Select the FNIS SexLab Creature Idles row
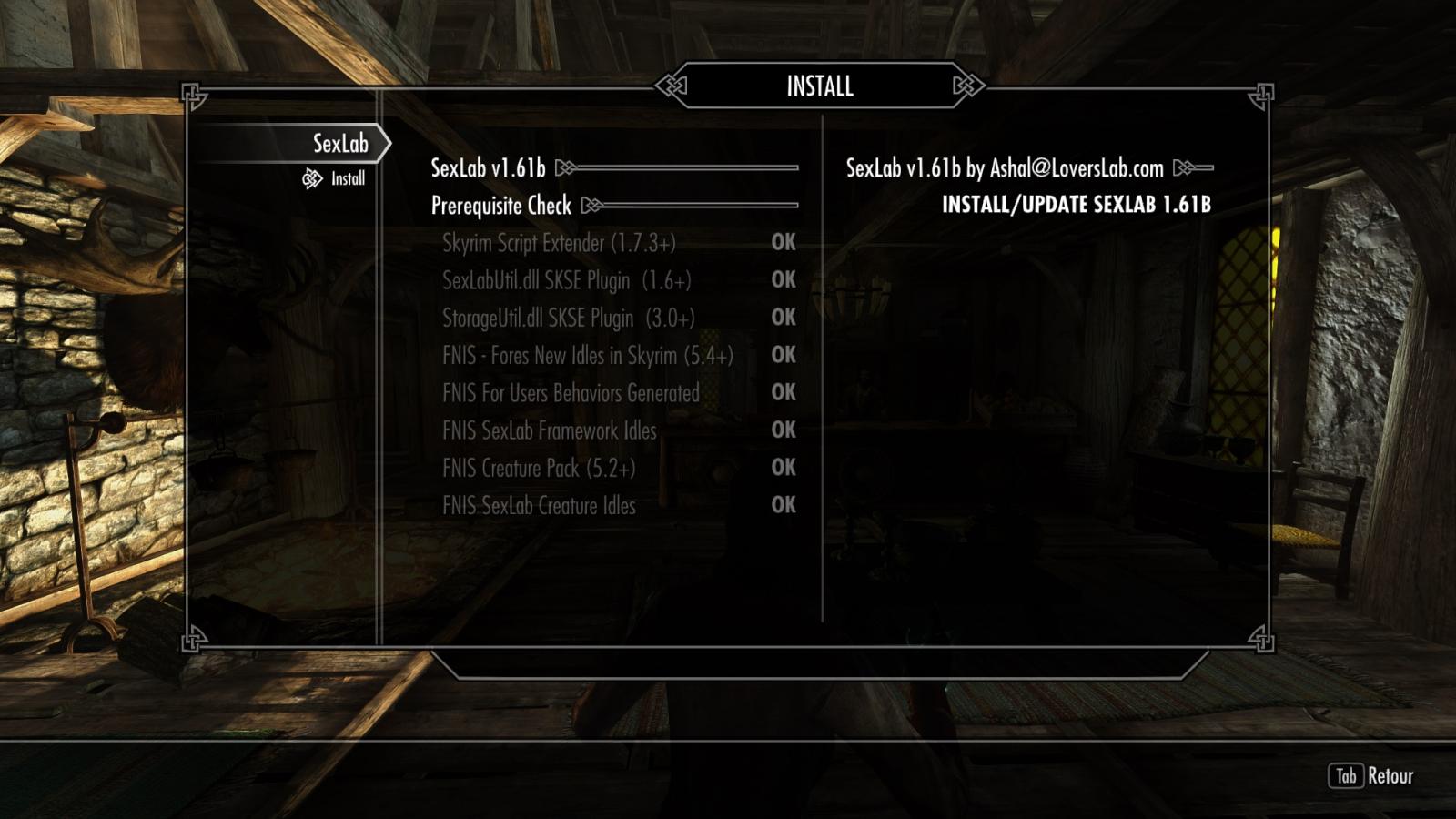This screenshot has height=819, width=1456. (539, 505)
